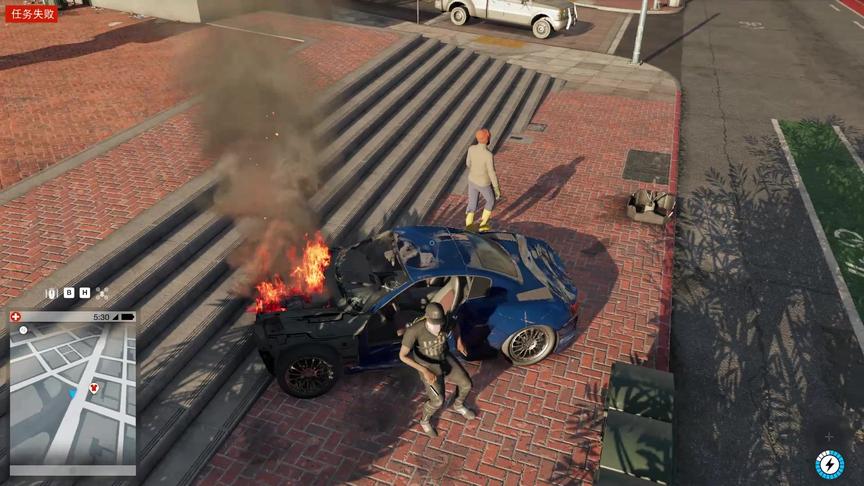Image resolution: width=864 pixels, height=486 pixels.
Task: Open the phone minimap
Action: pyautogui.click(x=71, y=393)
